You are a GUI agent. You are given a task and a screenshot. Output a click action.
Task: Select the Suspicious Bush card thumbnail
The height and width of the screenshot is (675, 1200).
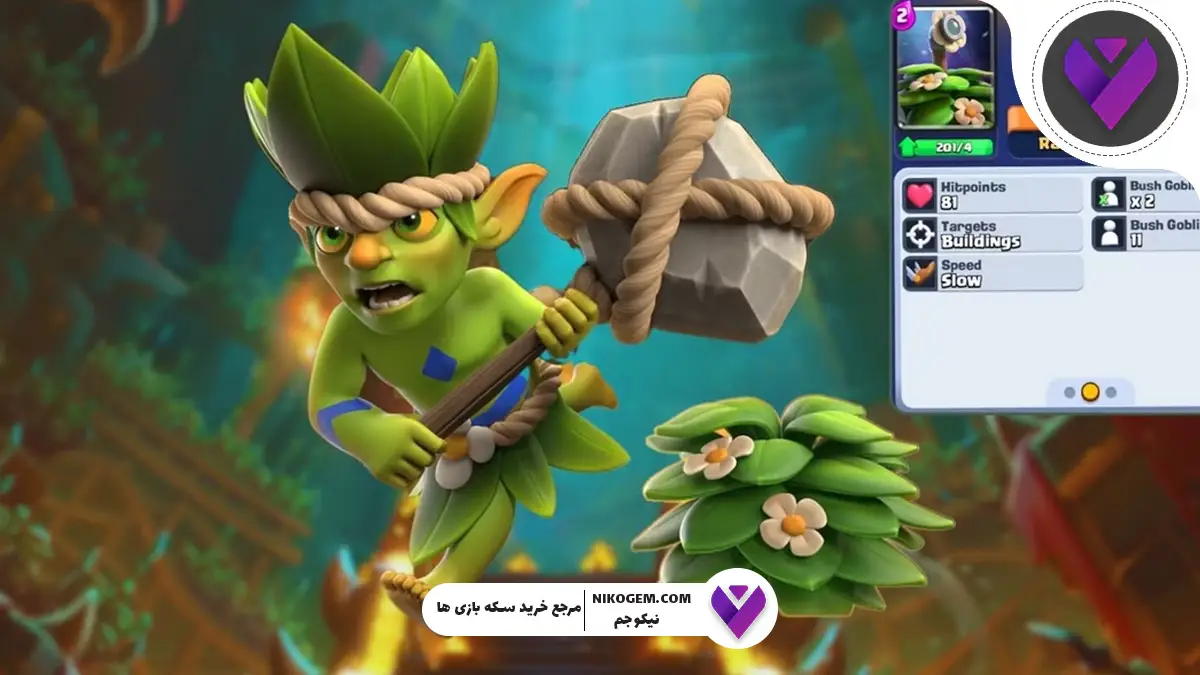(946, 70)
